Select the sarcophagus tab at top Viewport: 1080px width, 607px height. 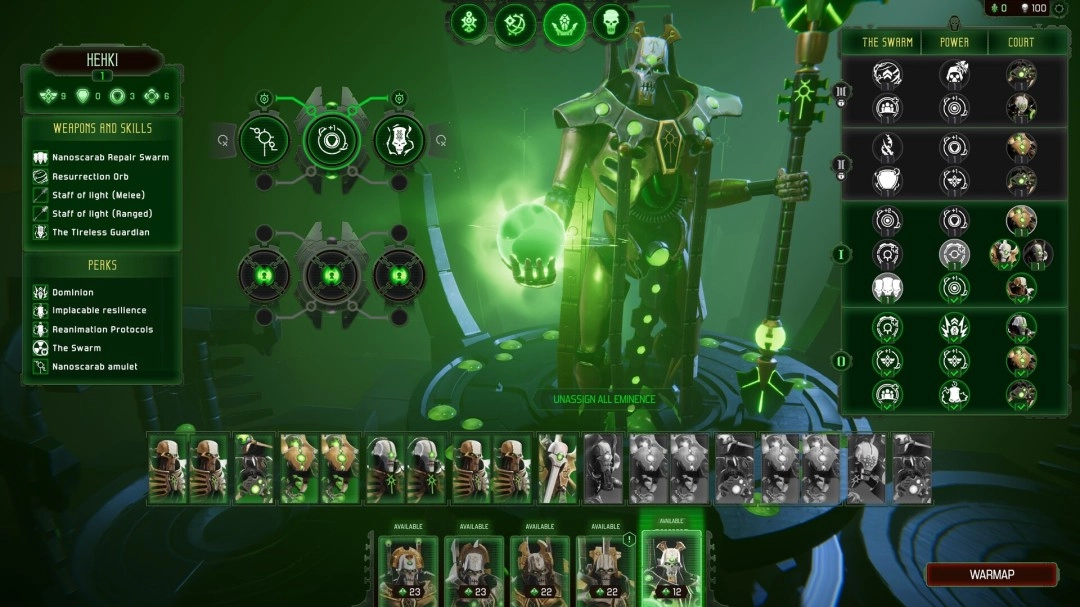(x=564, y=23)
